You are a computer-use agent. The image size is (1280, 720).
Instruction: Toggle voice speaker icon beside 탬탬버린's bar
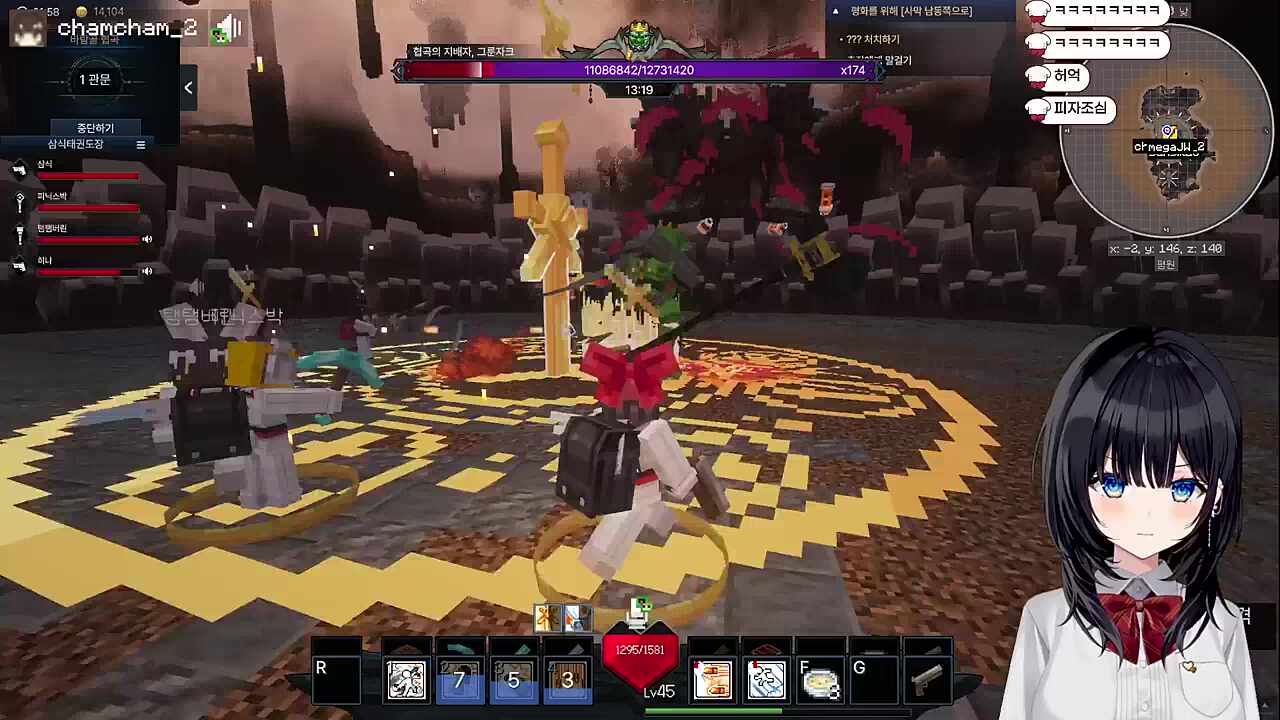(147, 239)
